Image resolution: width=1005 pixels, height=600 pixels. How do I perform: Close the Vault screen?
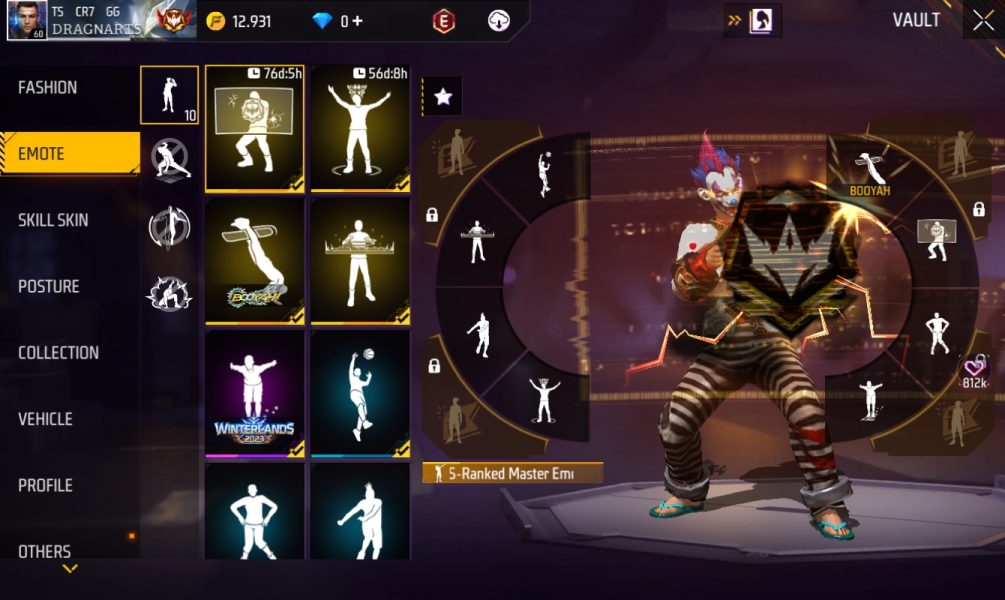point(982,21)
